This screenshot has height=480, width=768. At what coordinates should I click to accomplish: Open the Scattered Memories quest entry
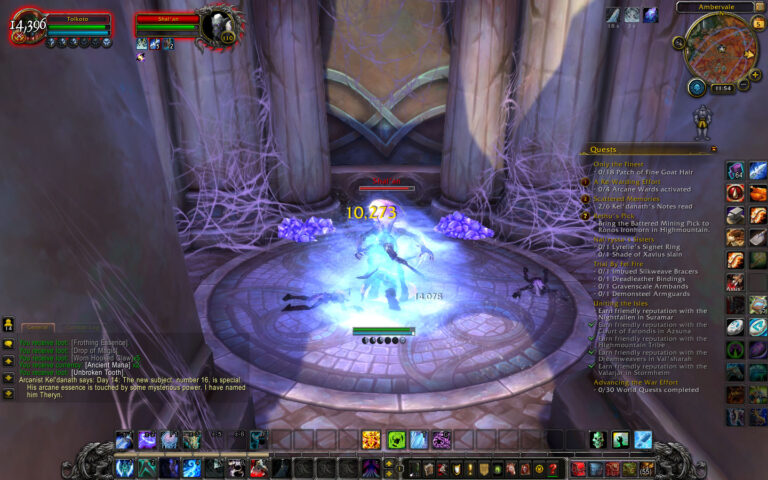tap(624, 198)
